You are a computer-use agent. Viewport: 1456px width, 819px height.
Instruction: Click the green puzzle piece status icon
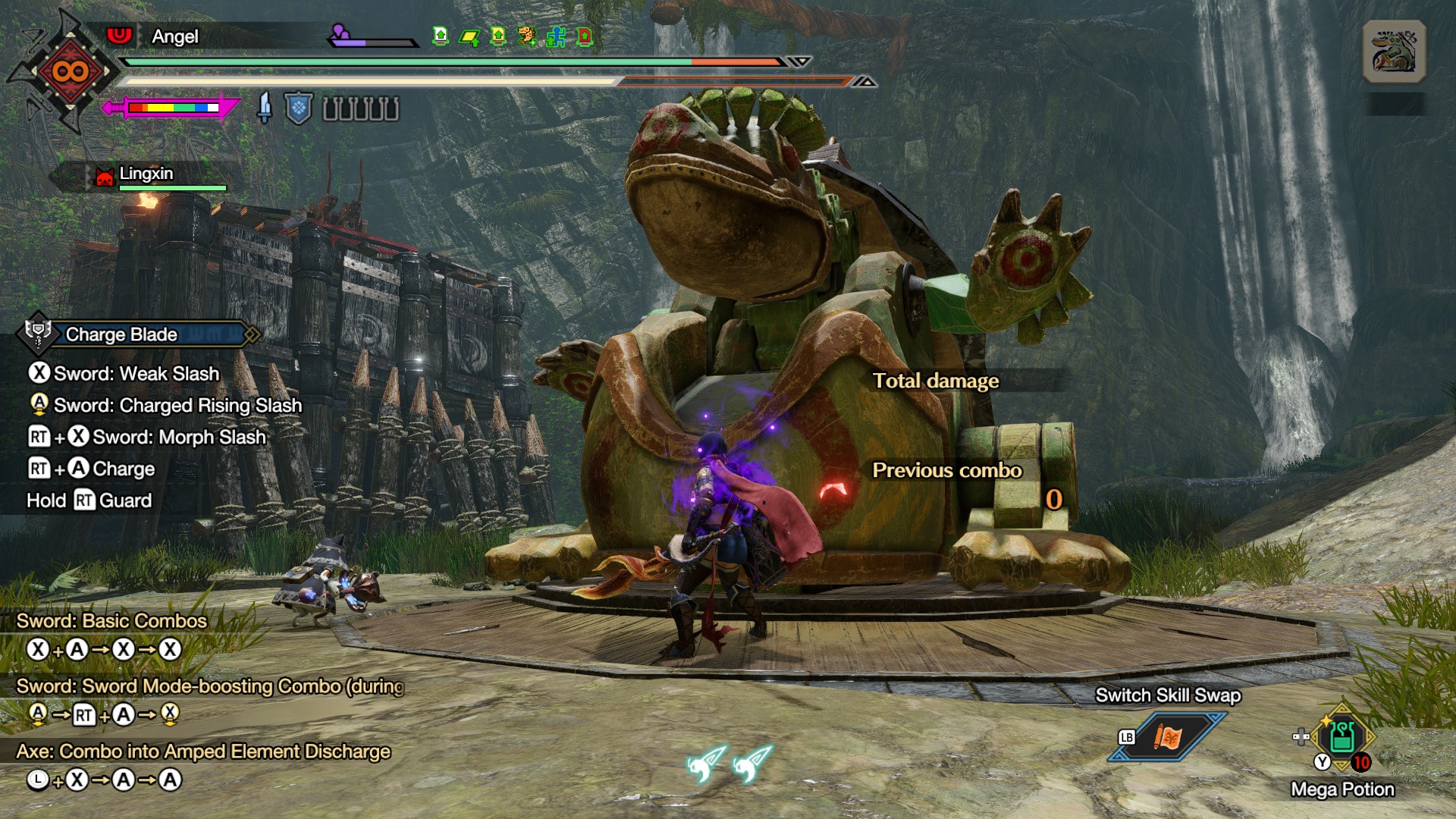point(556,36)
